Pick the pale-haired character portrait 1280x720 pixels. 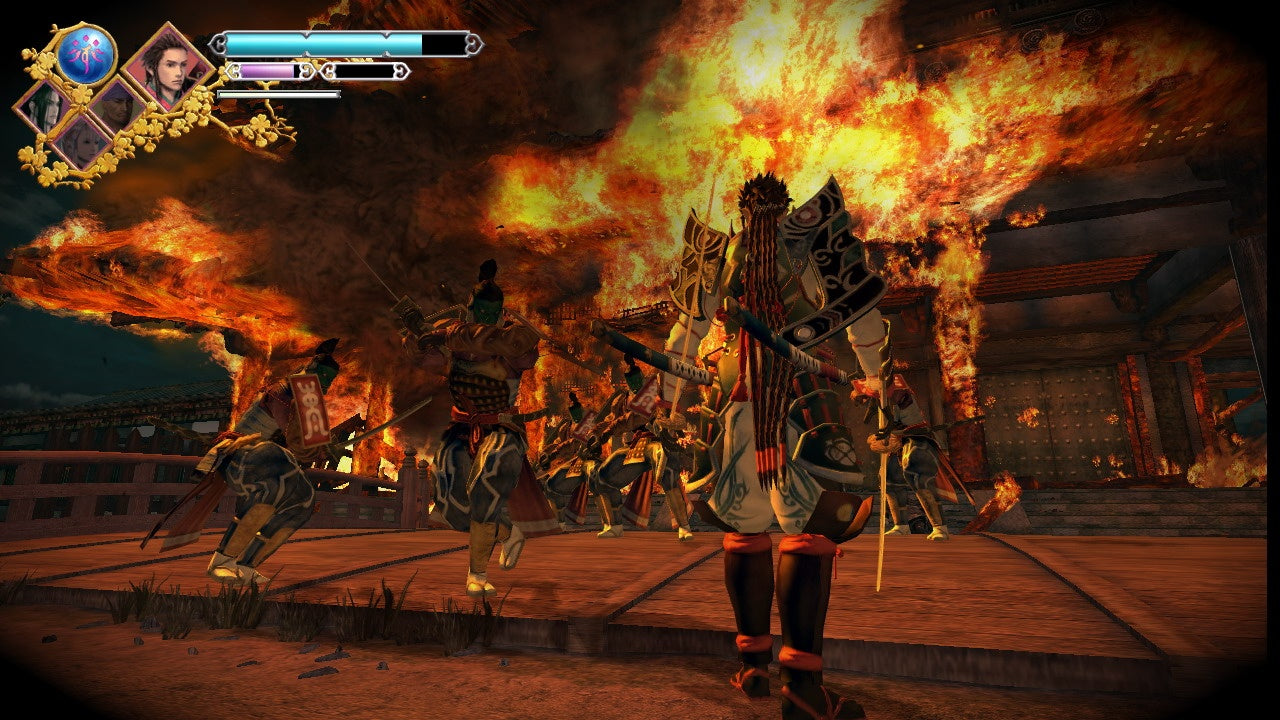[x=80, y=143]
